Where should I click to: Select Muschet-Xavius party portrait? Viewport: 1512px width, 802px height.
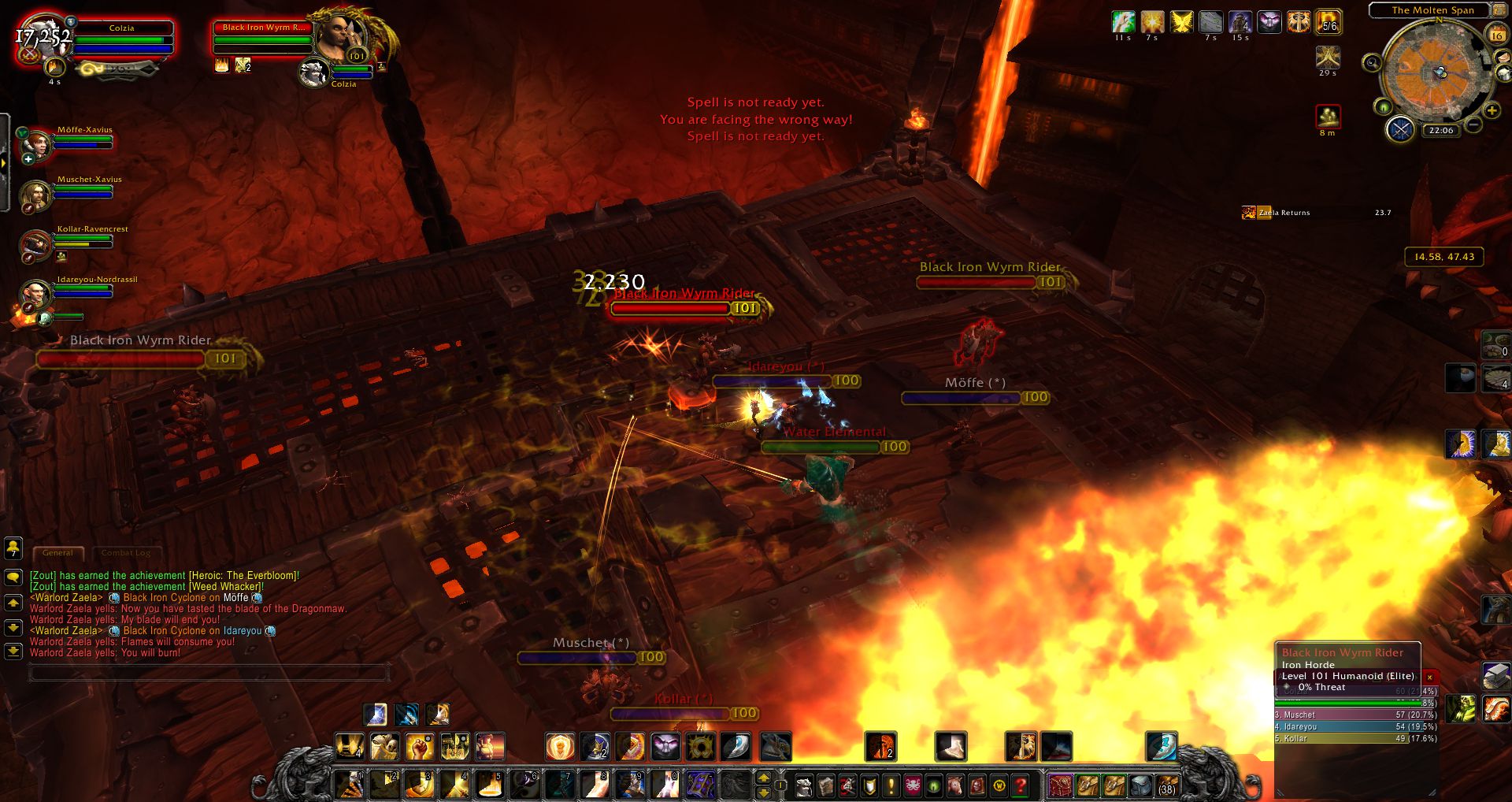[35, 194]
